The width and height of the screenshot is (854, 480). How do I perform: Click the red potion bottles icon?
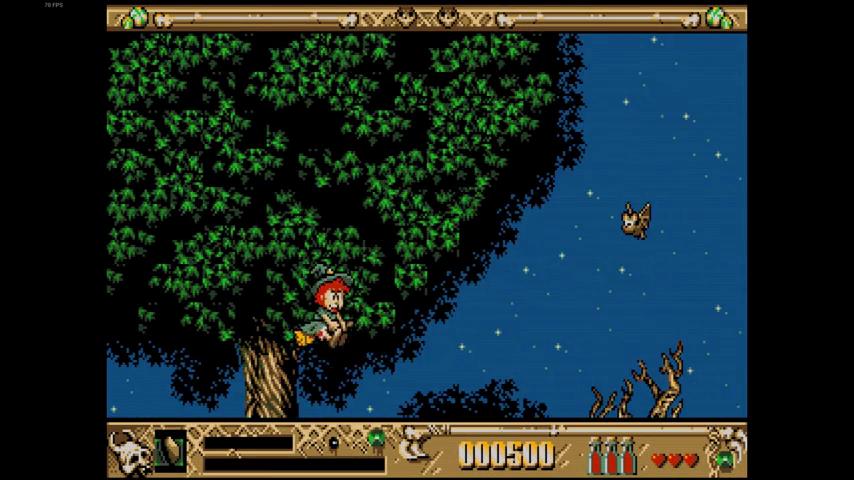[x=611, y=455]
